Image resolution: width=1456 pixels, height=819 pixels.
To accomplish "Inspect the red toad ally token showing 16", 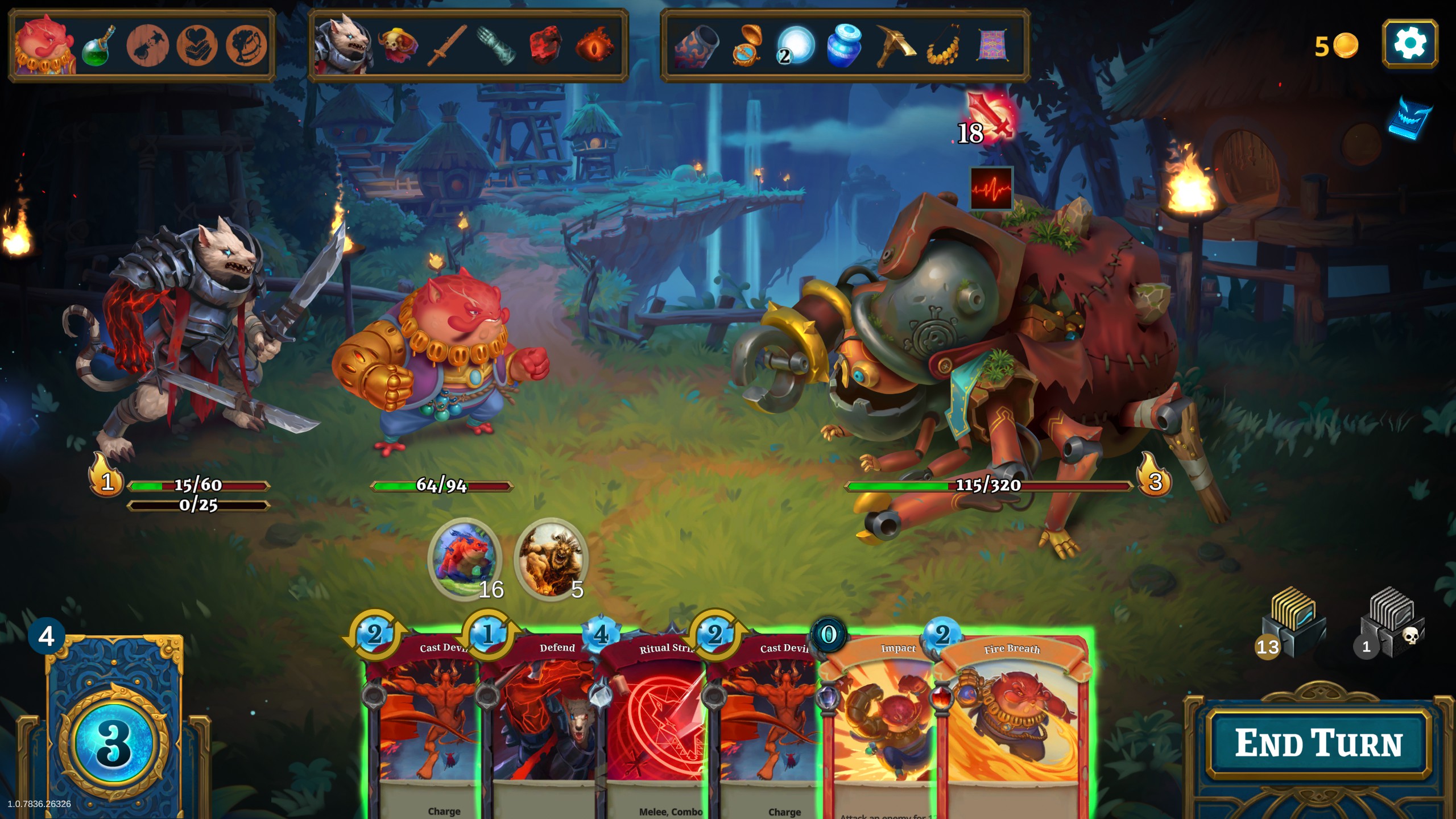I will click(465, 557).
